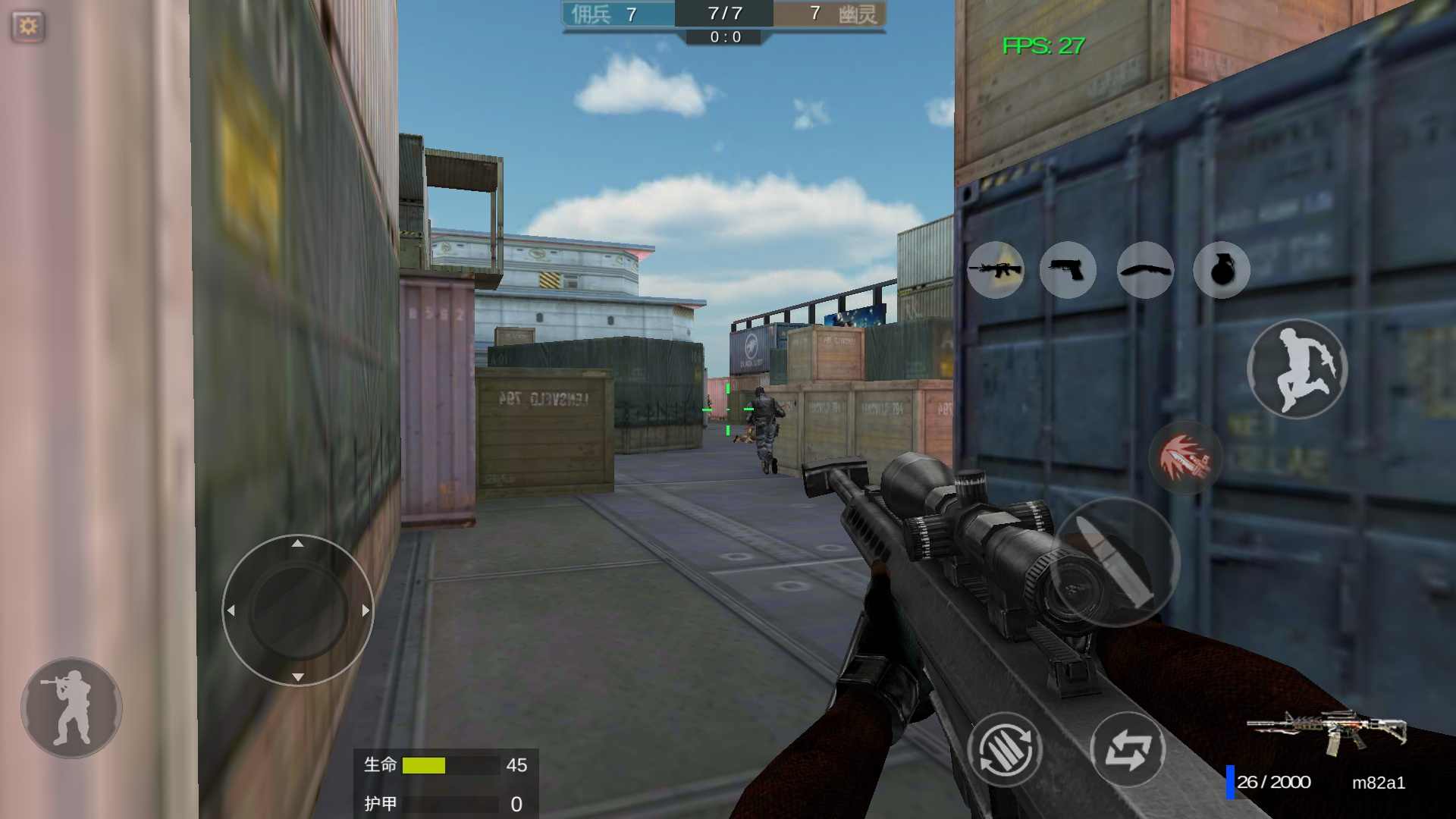1456x819 pixels.
Task: Choose the grenade slot
Action: (x=1221, y=270)
